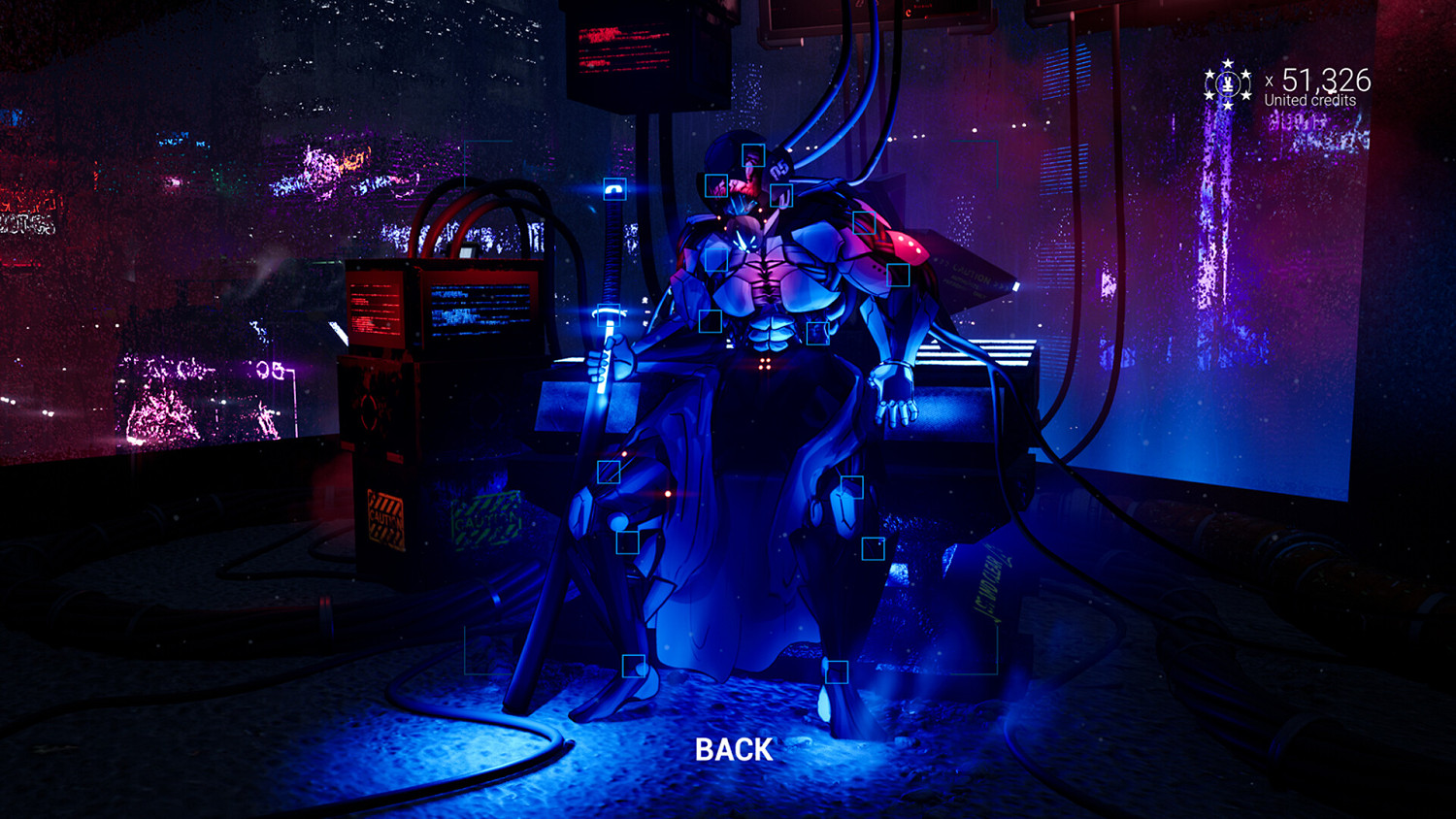The width and height of the screenshot is (1456, 819).
Task: Select the head marker on the character
Action: [753, 156]
